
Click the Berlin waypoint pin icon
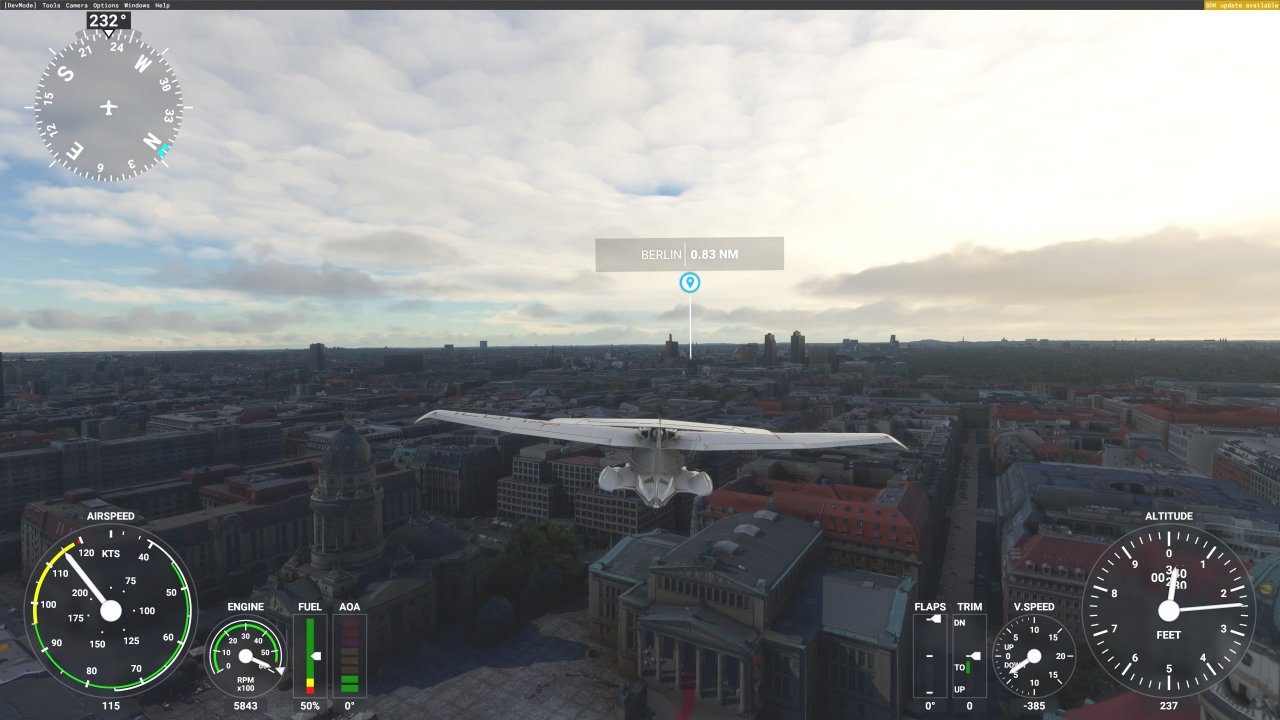[690, 284]
